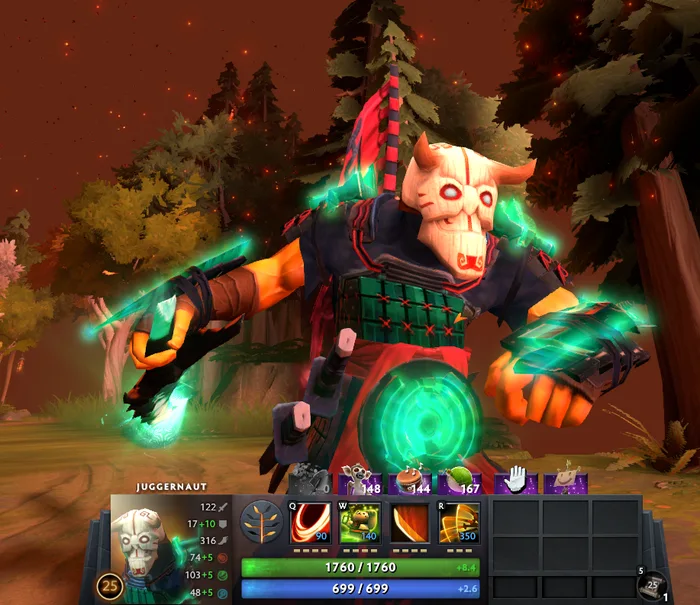This screenshot has height=605, width=700.
Task: Activate the Omnislash ultimate ability
Action: [x=459, y=523]
